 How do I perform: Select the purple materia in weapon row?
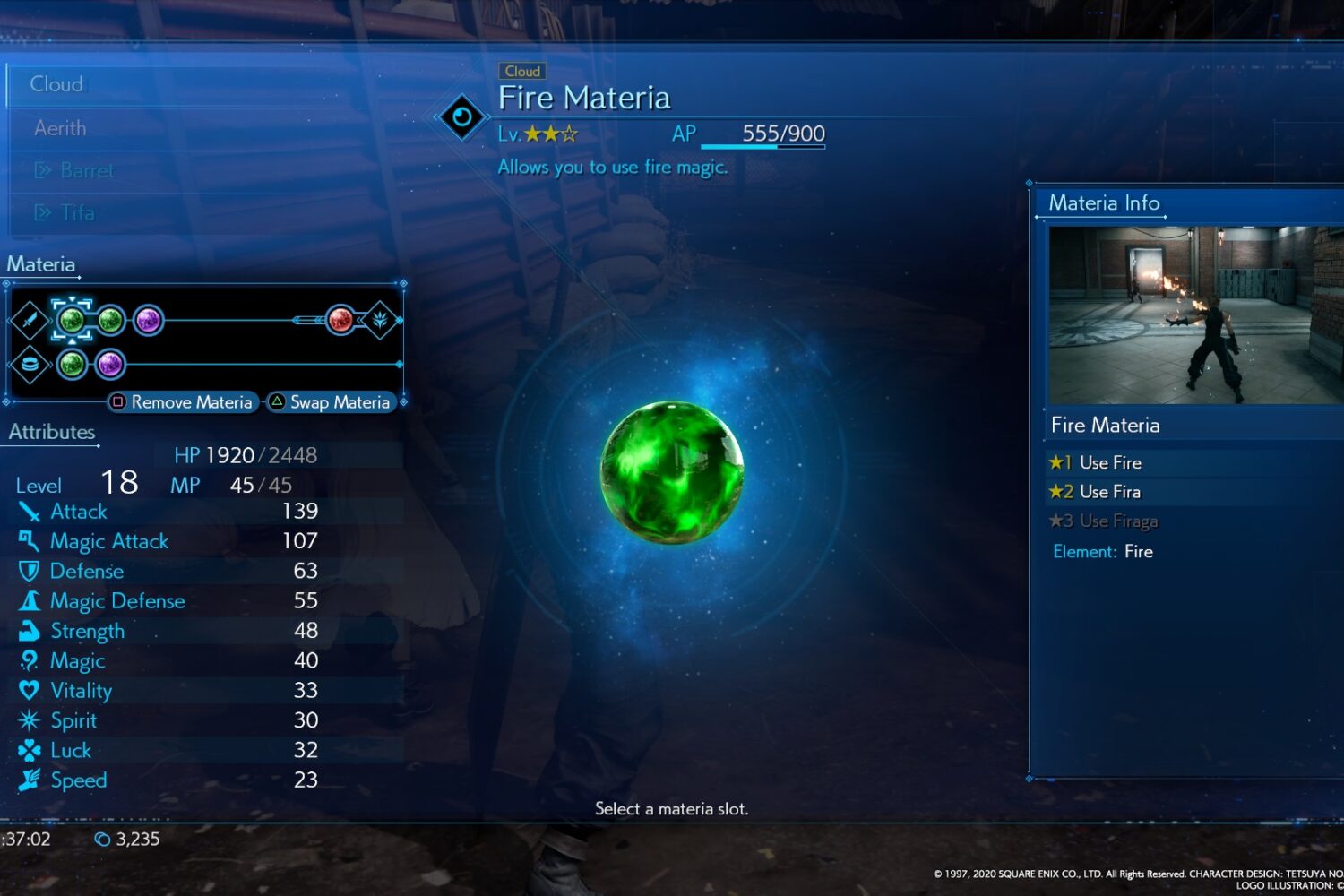[148, 320]
